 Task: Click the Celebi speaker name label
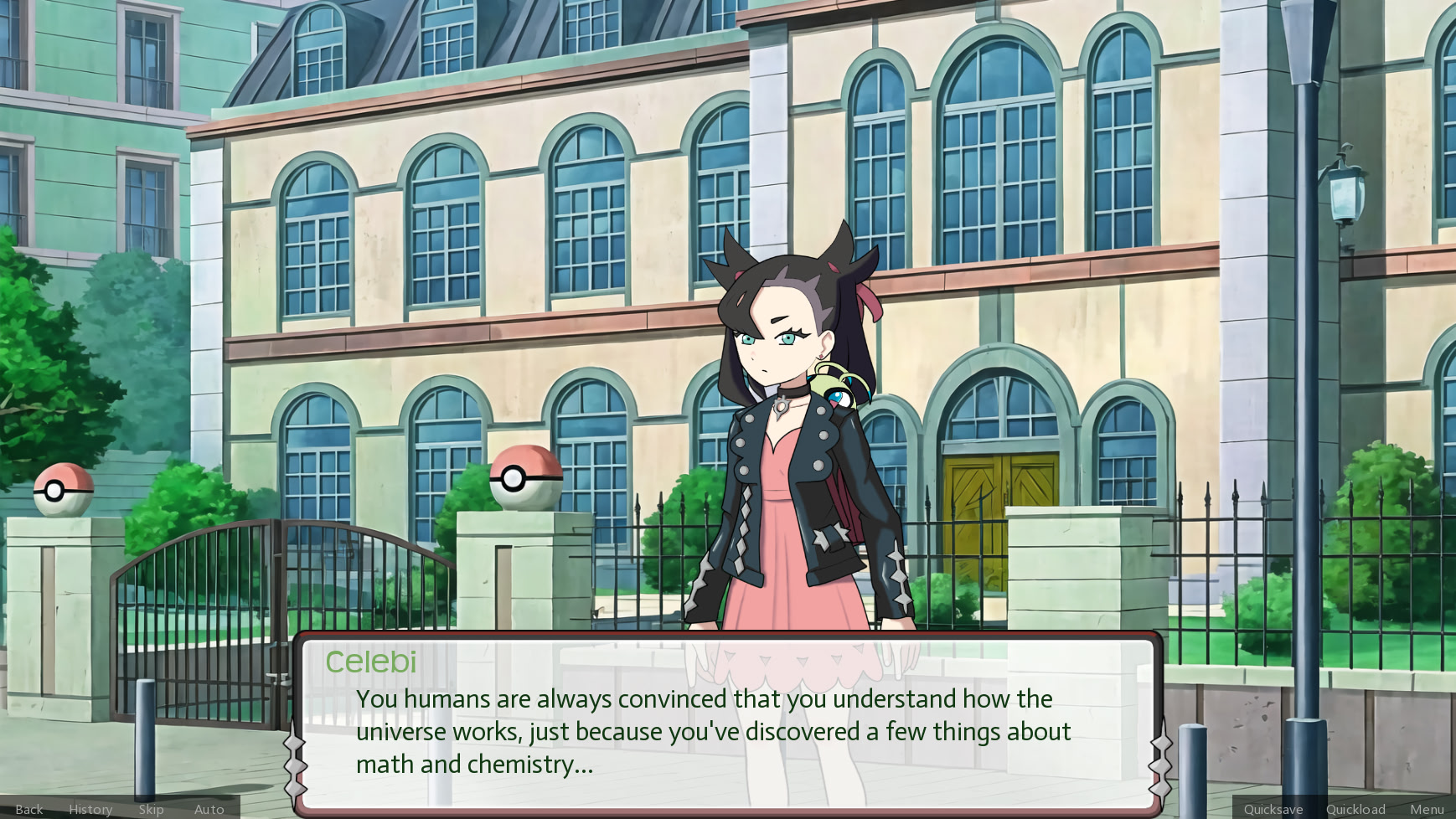point(371,662)
